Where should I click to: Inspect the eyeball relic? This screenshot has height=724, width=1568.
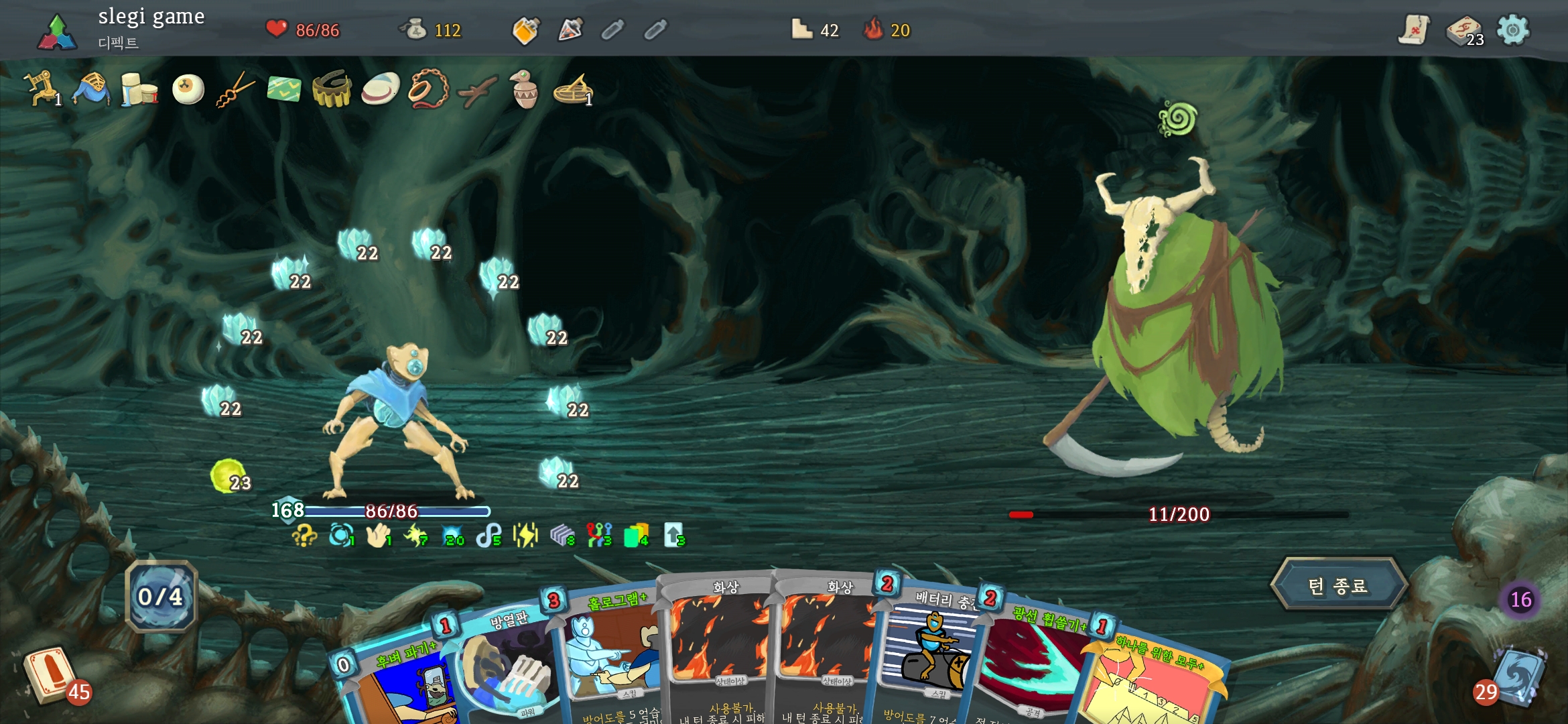(x=188, y=89)
